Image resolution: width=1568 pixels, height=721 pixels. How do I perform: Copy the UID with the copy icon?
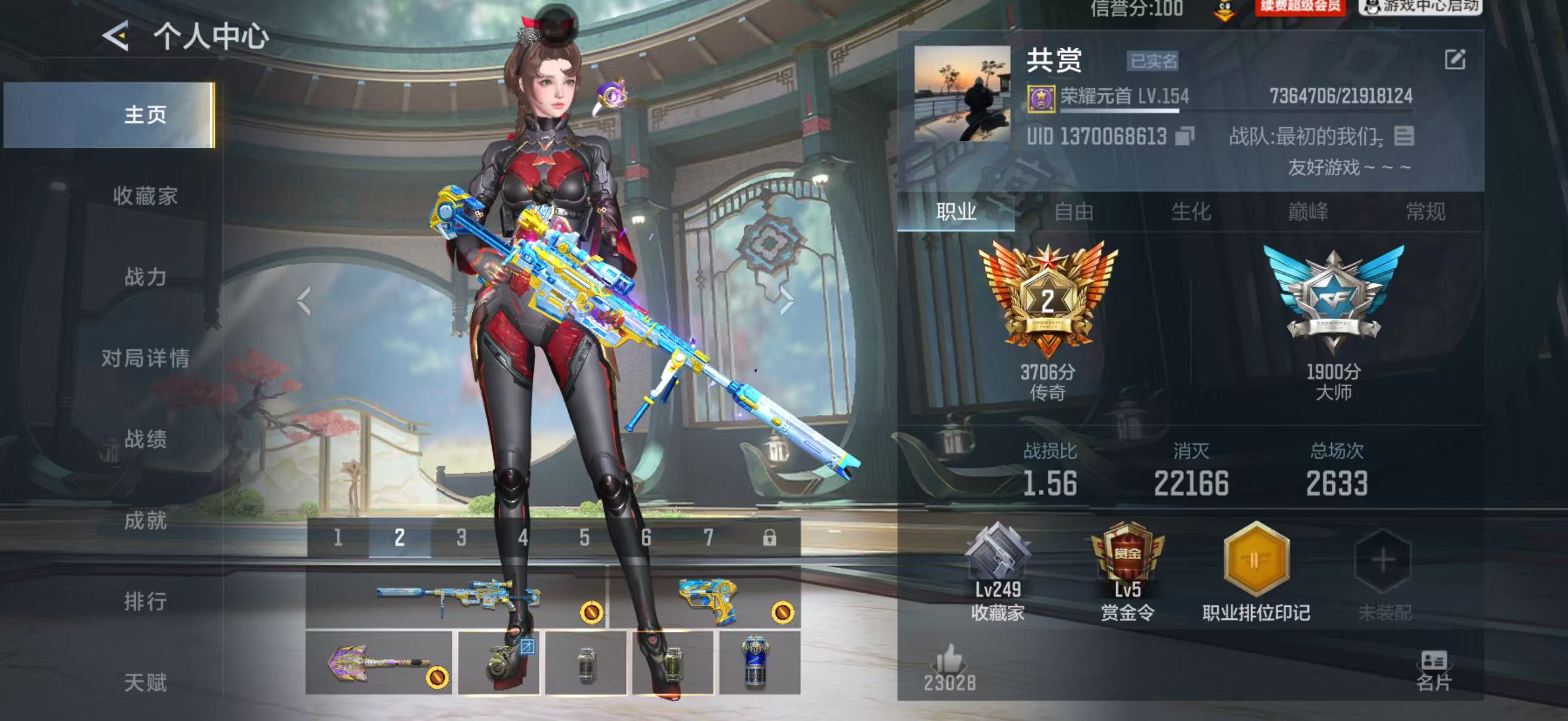click(x=1184, y=136)
